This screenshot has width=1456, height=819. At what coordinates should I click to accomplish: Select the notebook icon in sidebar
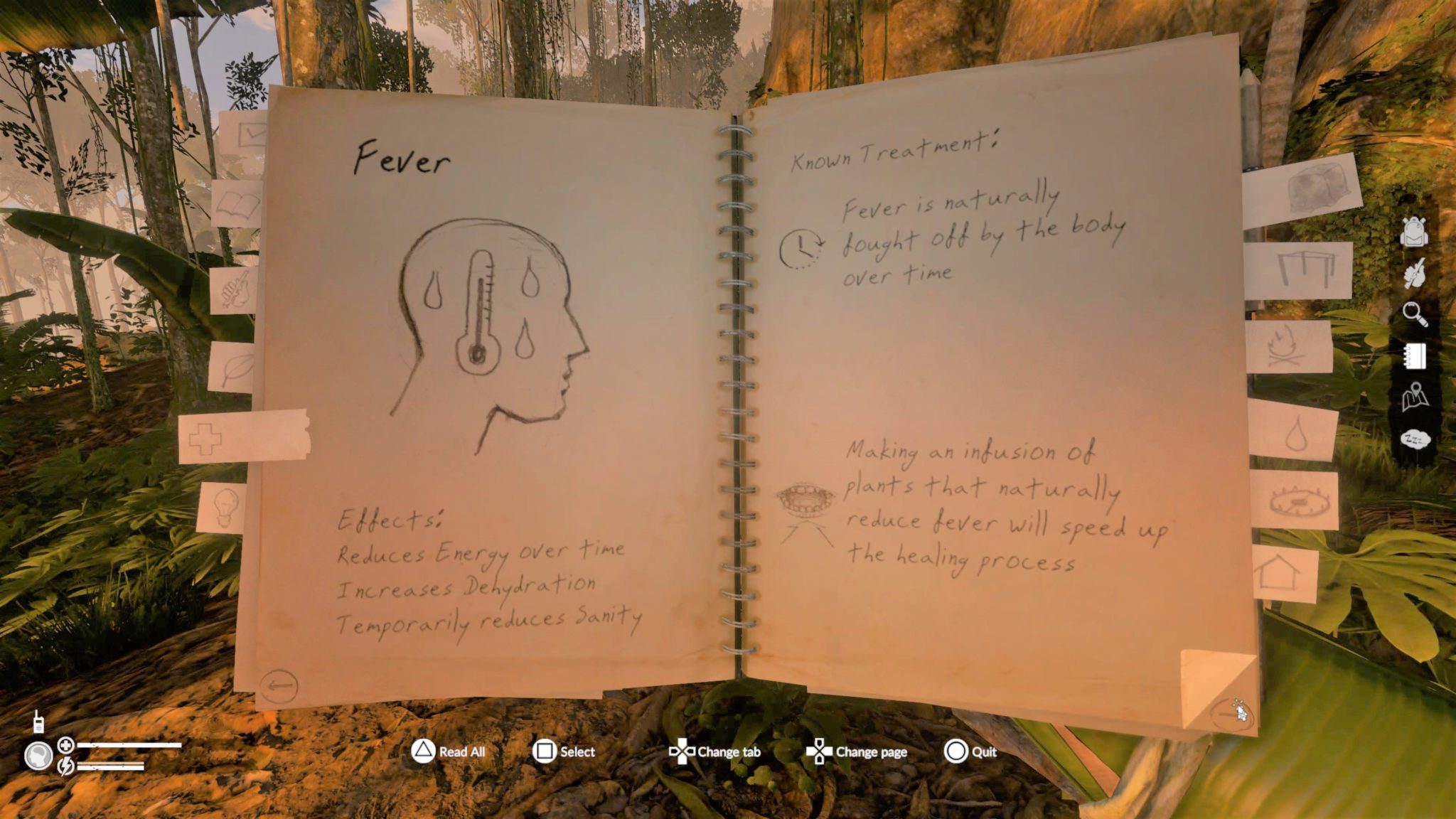point(1415,355)
